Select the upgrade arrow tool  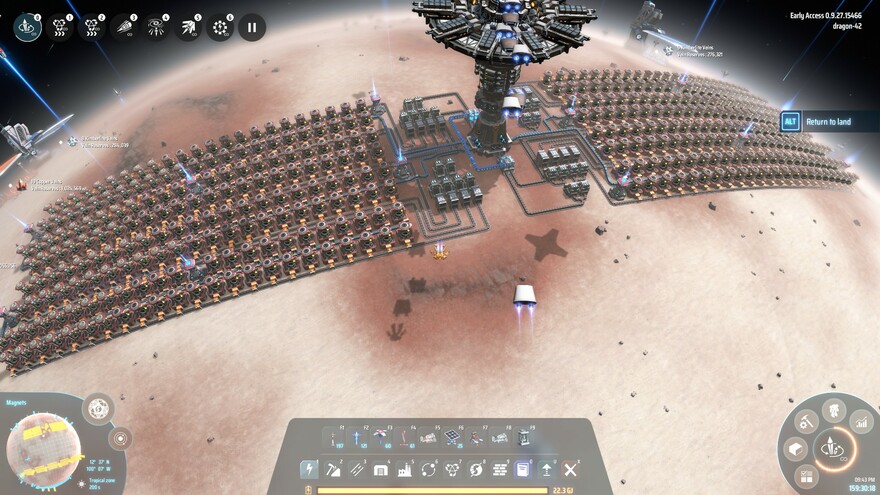click(547, 469)
